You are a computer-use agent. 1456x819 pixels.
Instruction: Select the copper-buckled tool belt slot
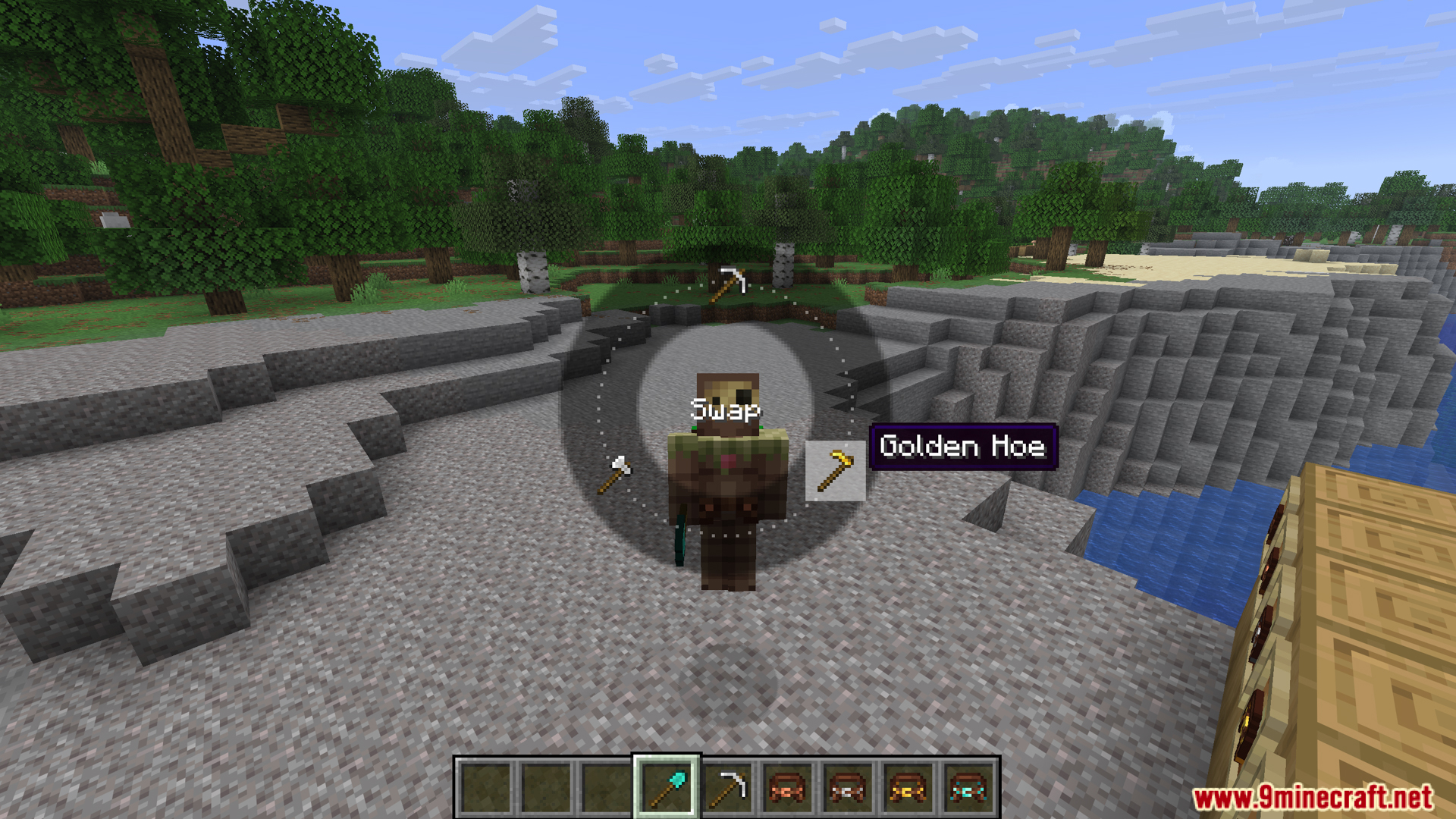click(787, 788)
